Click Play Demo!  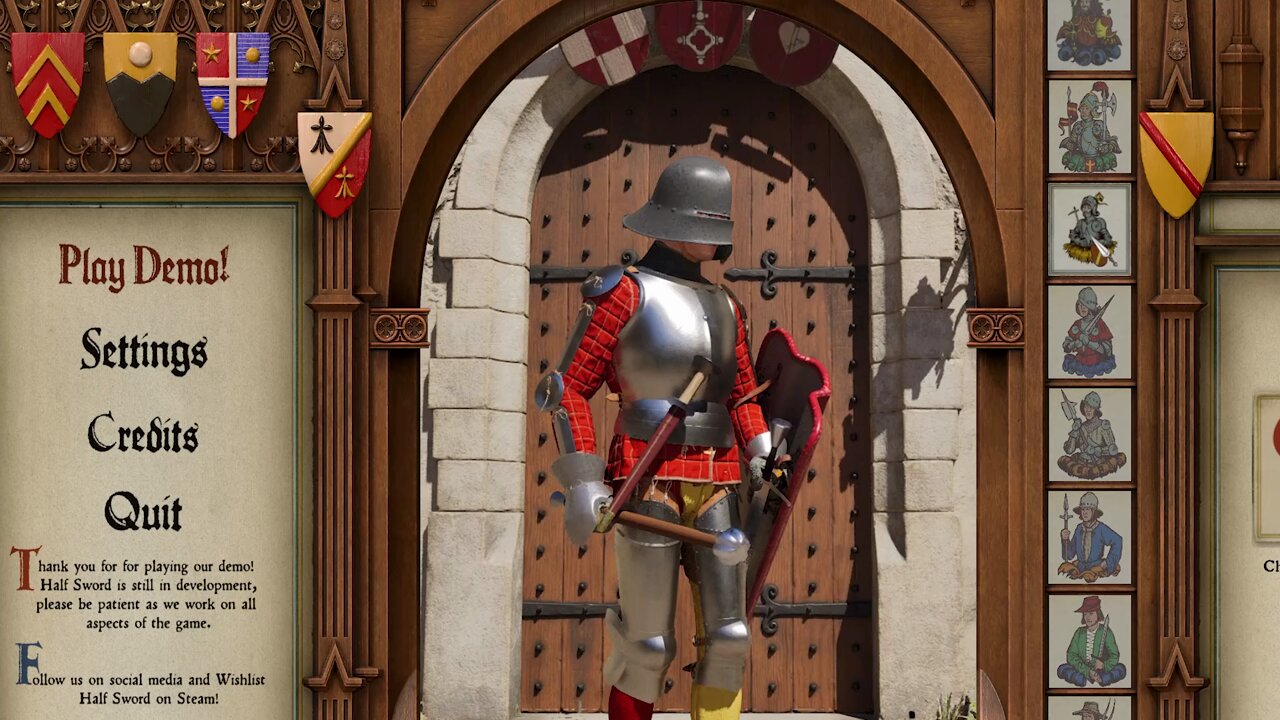click(x=145, y=268)
